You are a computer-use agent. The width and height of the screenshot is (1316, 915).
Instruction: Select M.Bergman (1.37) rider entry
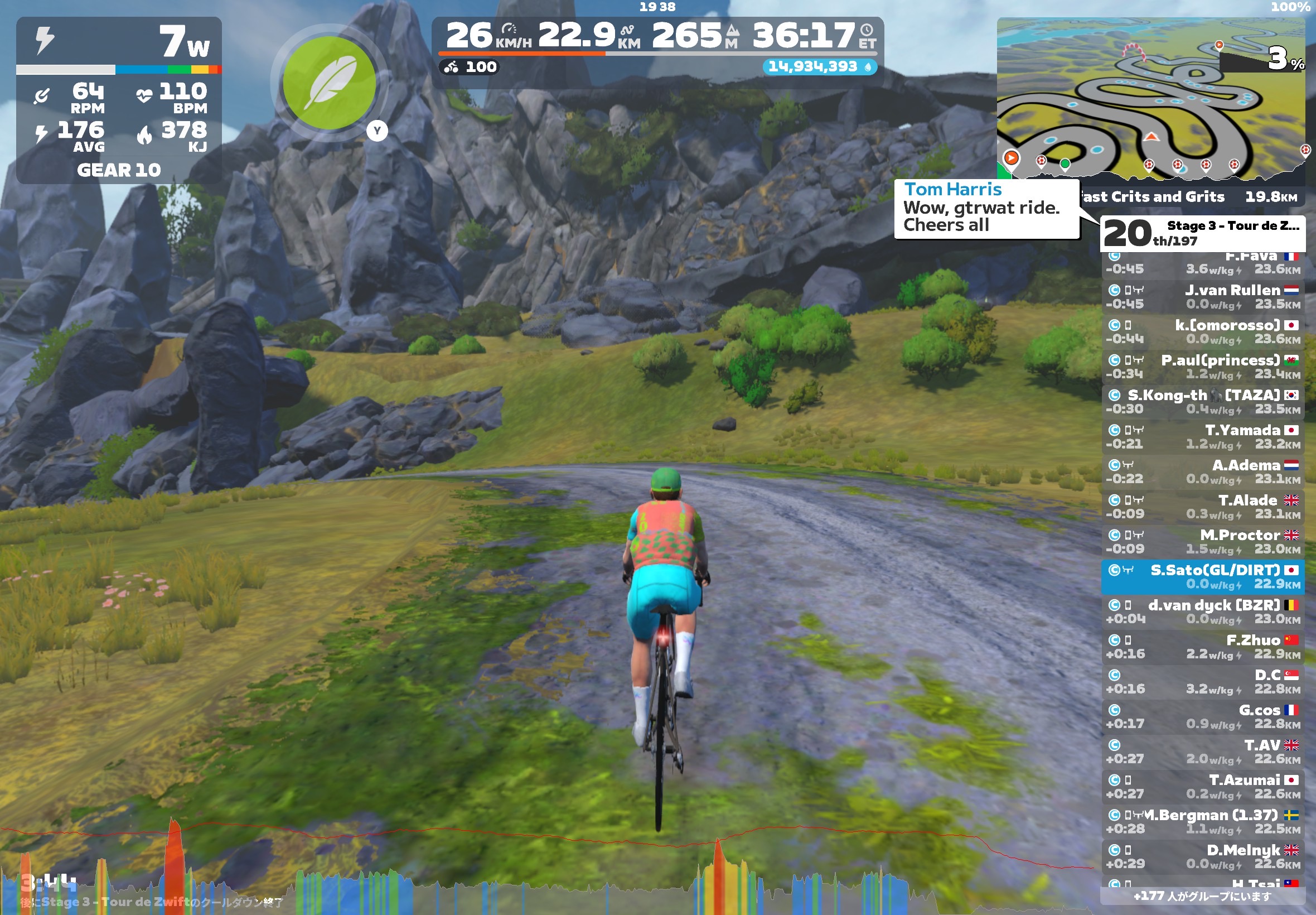coord(1203,821)
